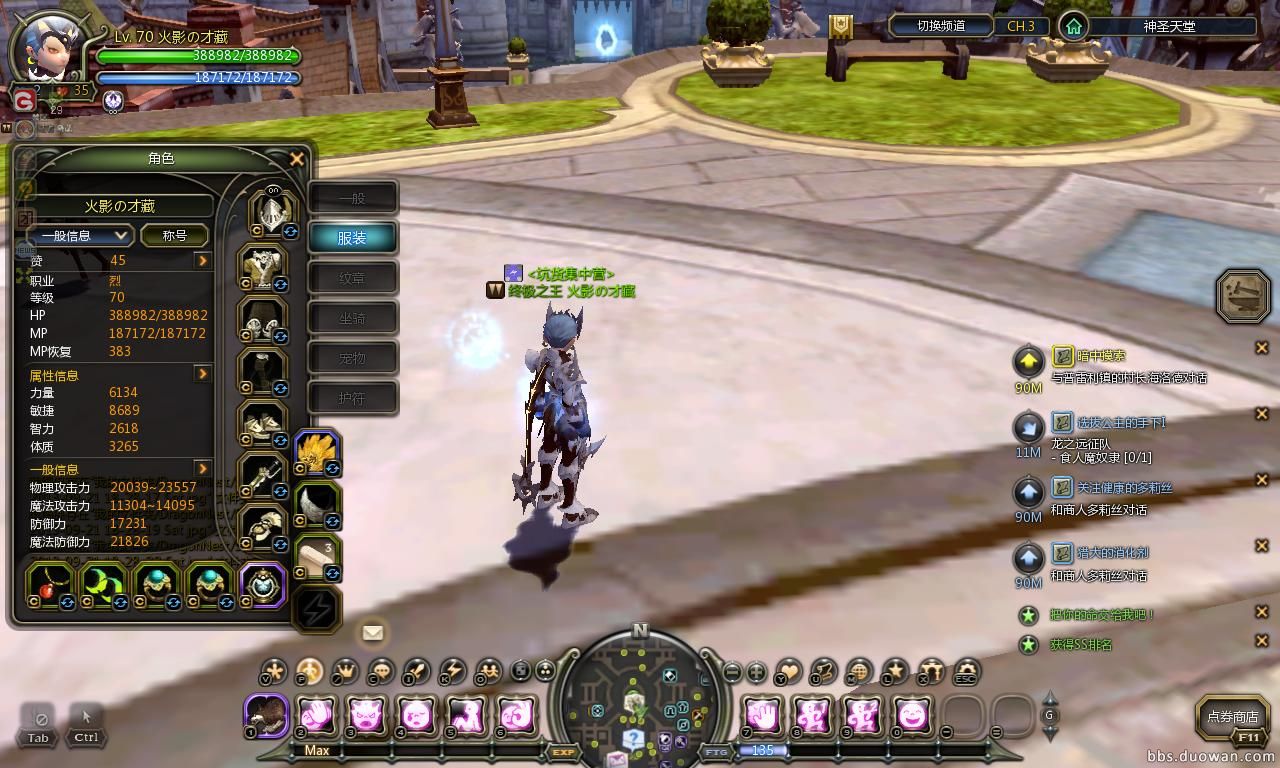
Task: Open the gear settings menu icon
Action: click(x=966, y=671)
